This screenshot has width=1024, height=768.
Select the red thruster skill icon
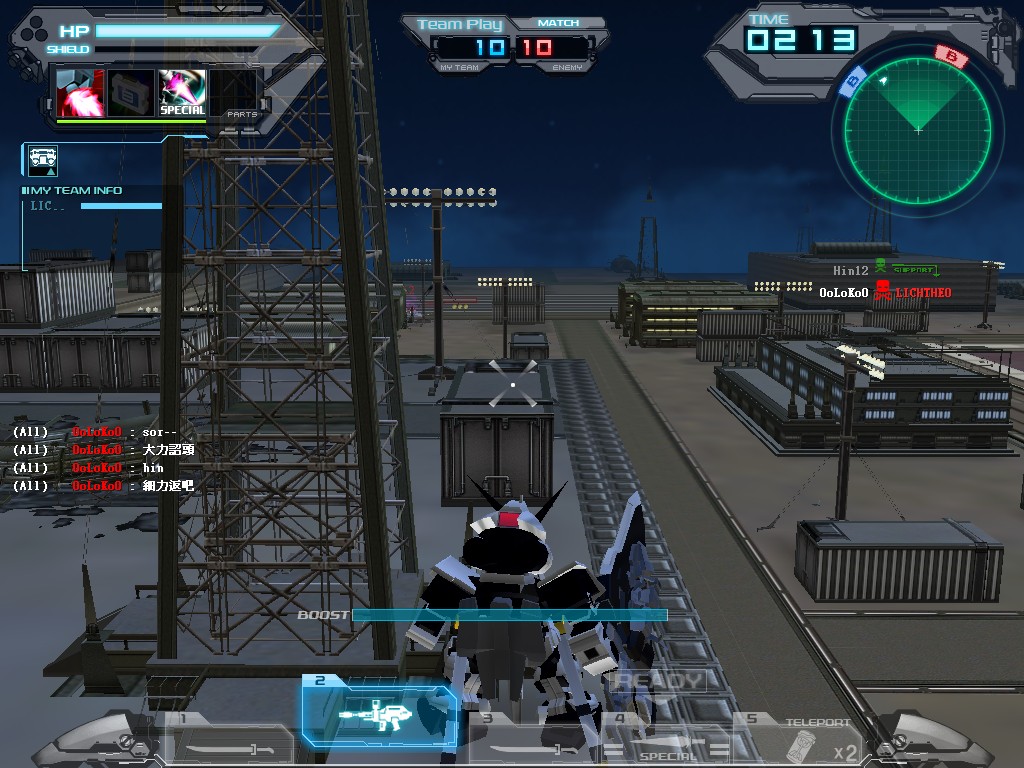click(79, 93)
